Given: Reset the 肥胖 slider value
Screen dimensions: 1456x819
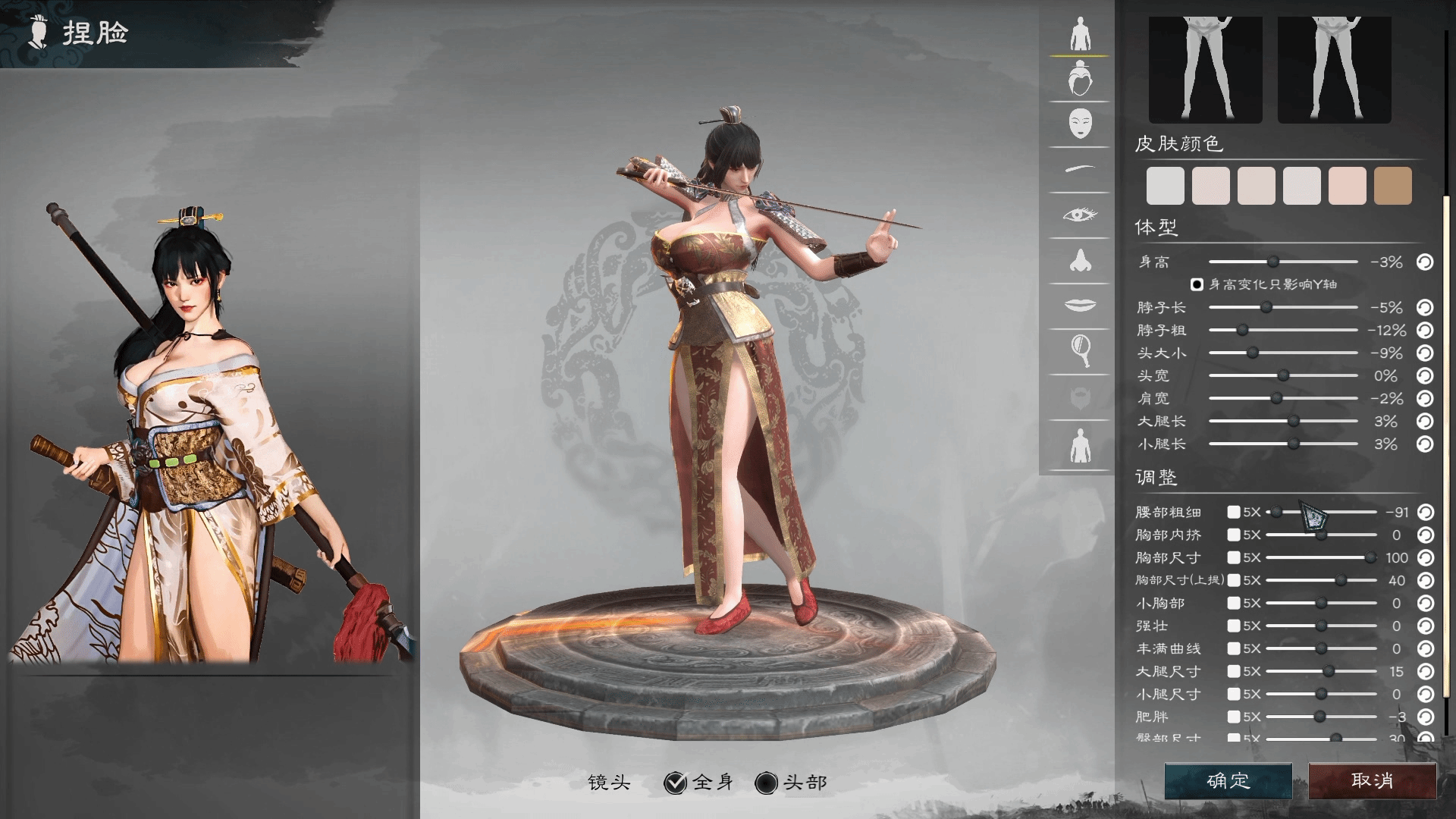Looking at the screenshot, I should click(1425, 717).
